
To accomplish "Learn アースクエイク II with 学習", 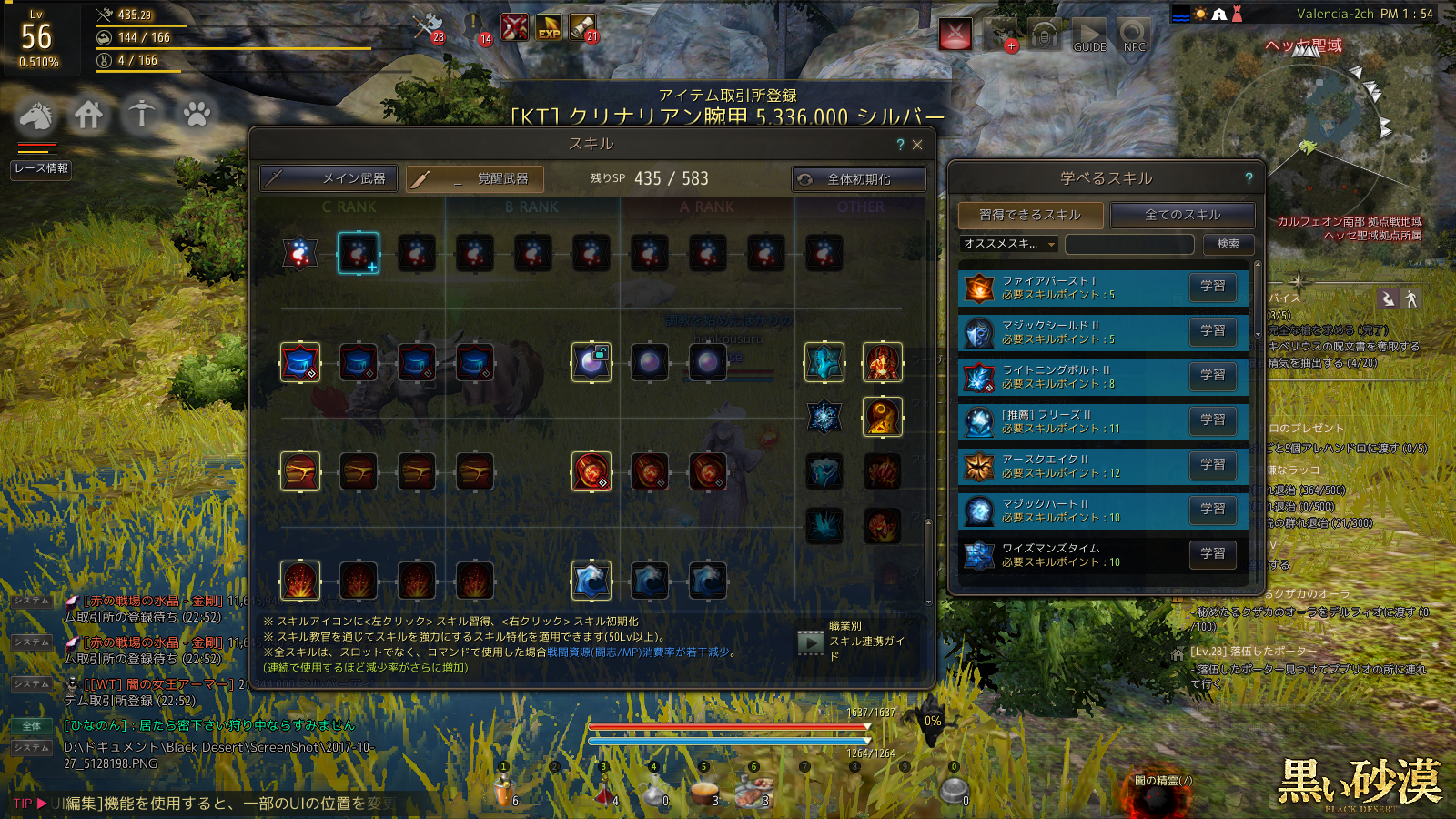I will pyautogui.click(x=1212, y=464).
